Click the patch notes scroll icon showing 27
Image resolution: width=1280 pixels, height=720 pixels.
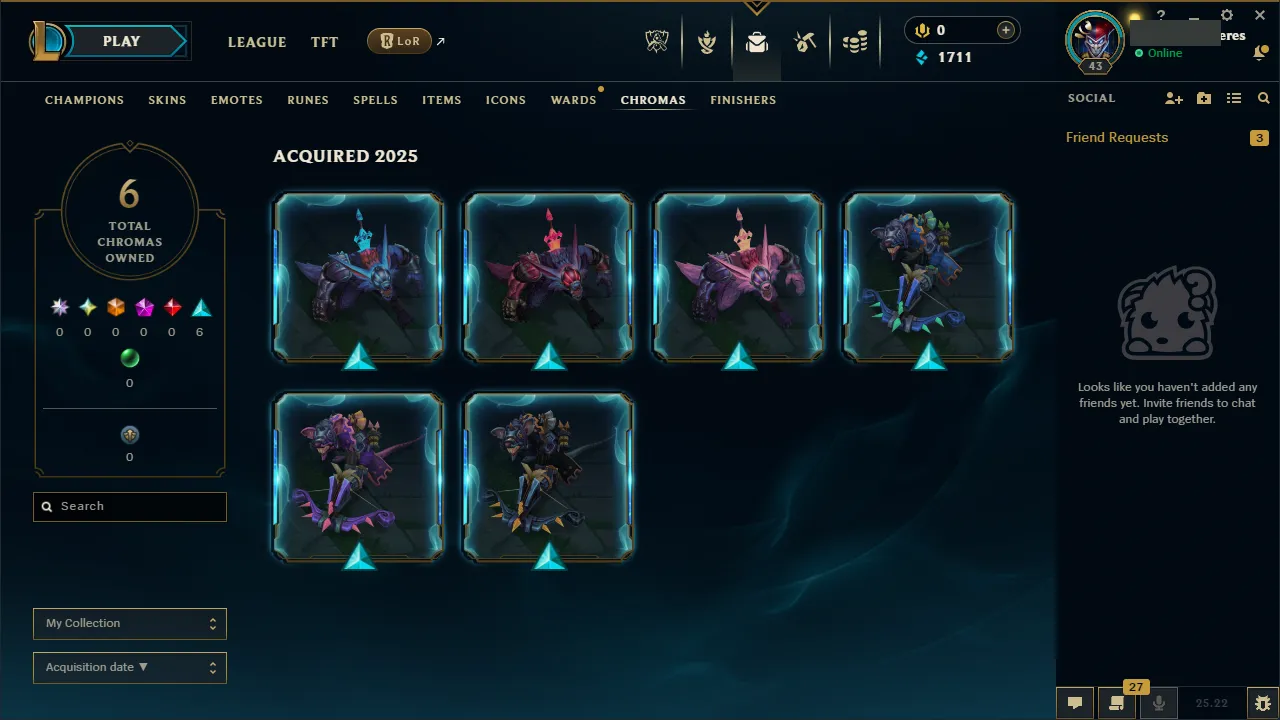pyautogui.click(x=1117, y=703)
